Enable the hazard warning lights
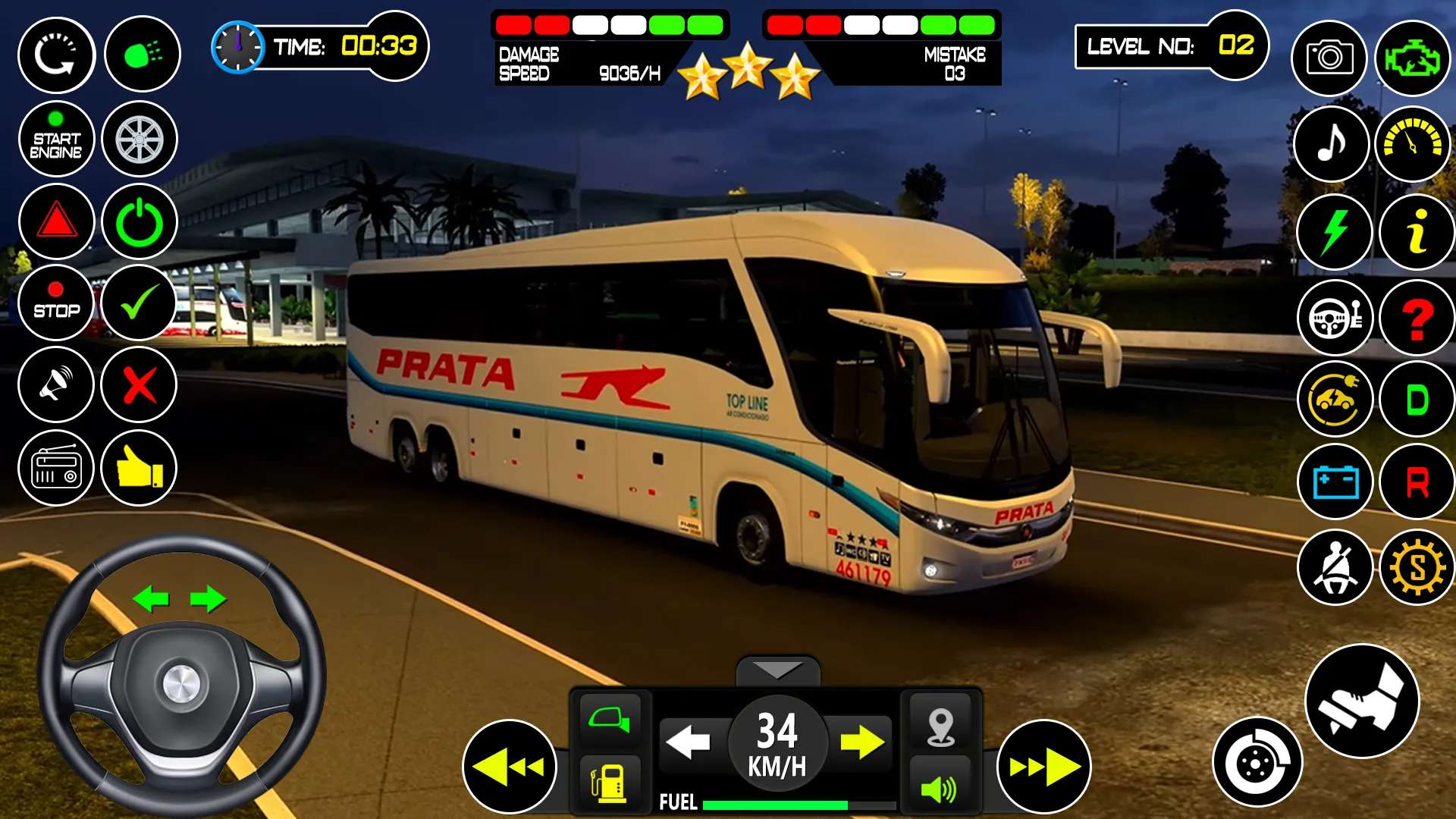Screen dimensions: 1456x819 tap(55, 222)
